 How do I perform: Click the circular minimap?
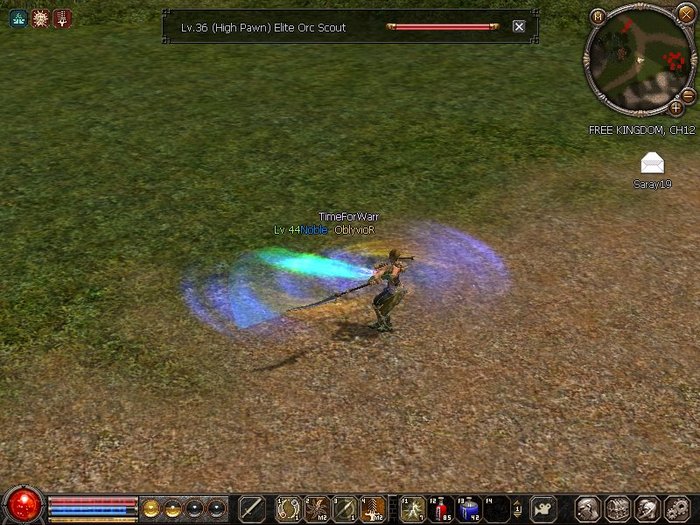(x=636, y=60)
